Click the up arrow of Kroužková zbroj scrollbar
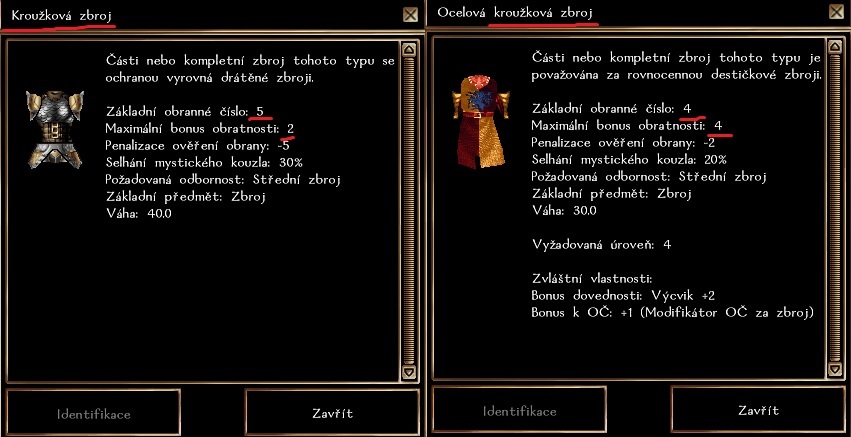This screenshot has height=437, width=851. pos(408,48)
